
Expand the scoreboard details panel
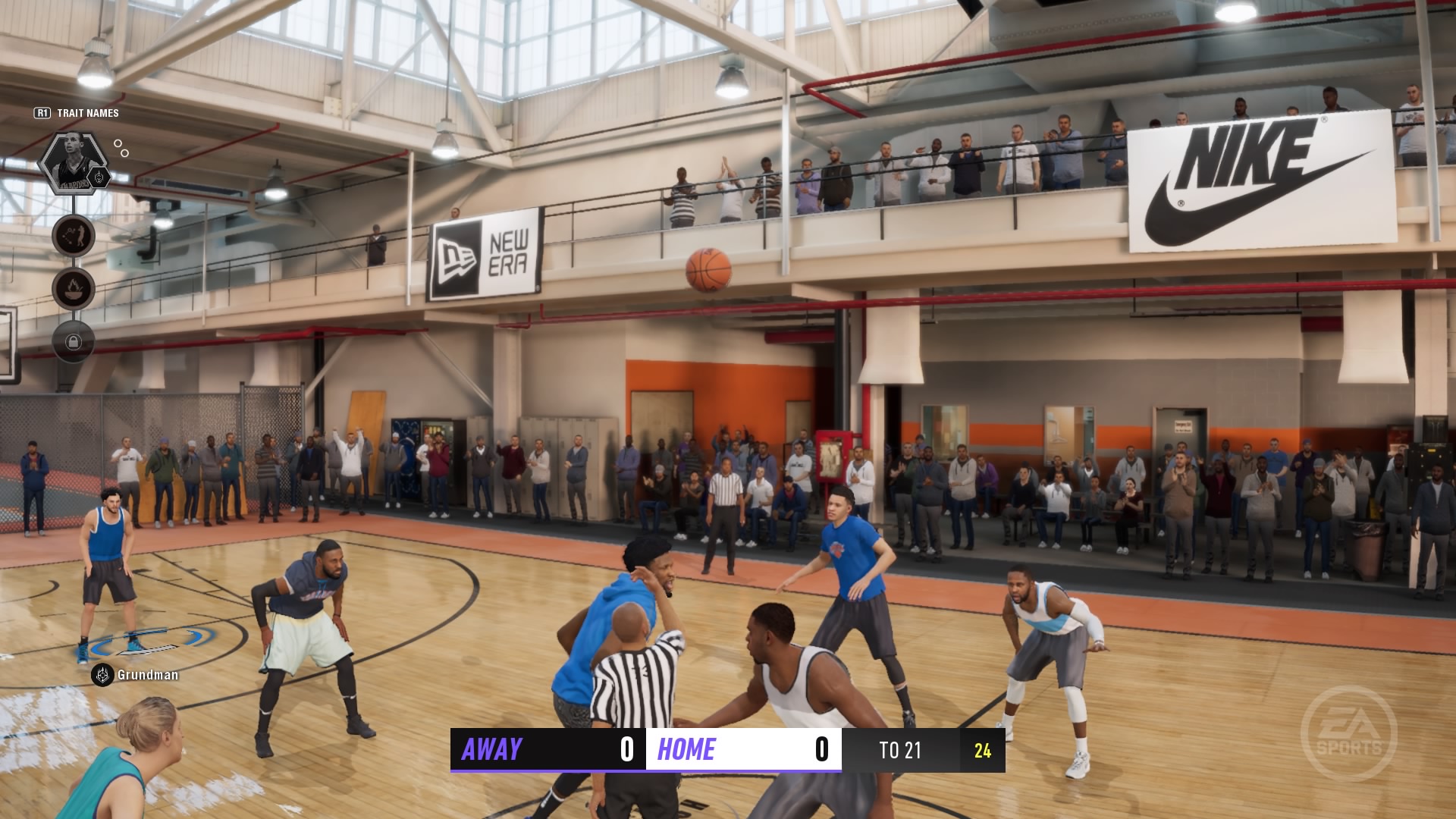click(x=720, y=751)
